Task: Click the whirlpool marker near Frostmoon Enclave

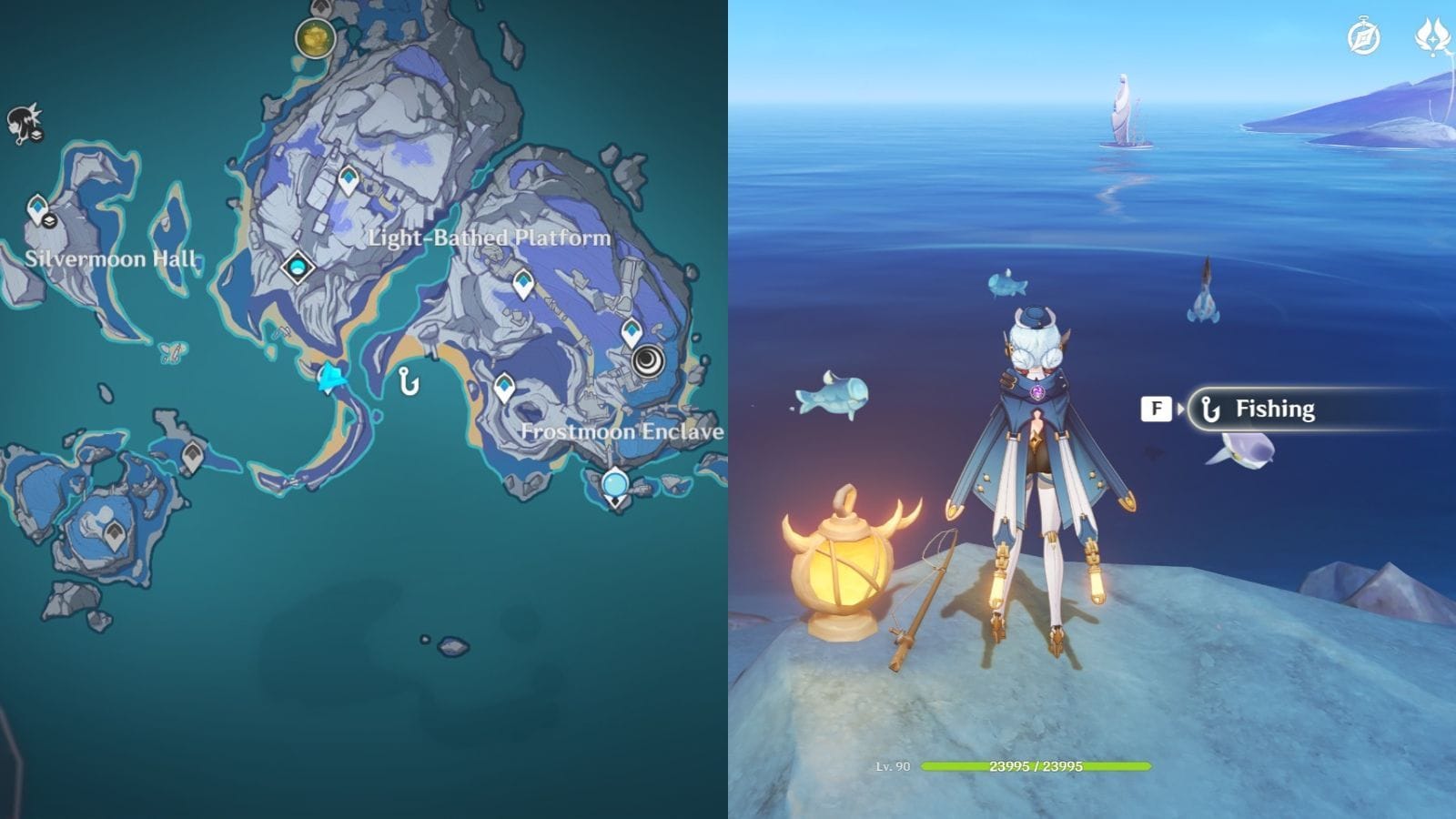Action: (x=645, y=361)
